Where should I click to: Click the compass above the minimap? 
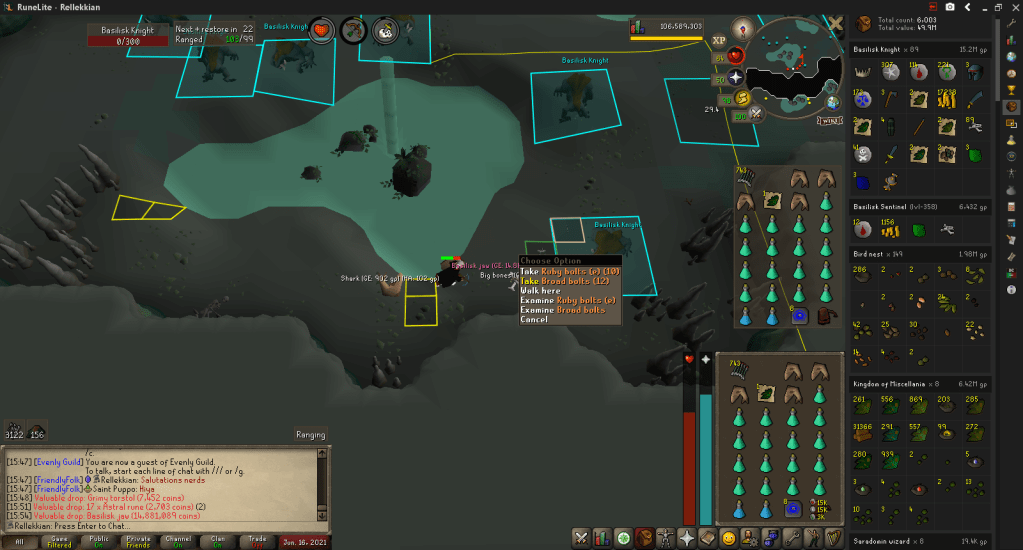tap(742, 27)
